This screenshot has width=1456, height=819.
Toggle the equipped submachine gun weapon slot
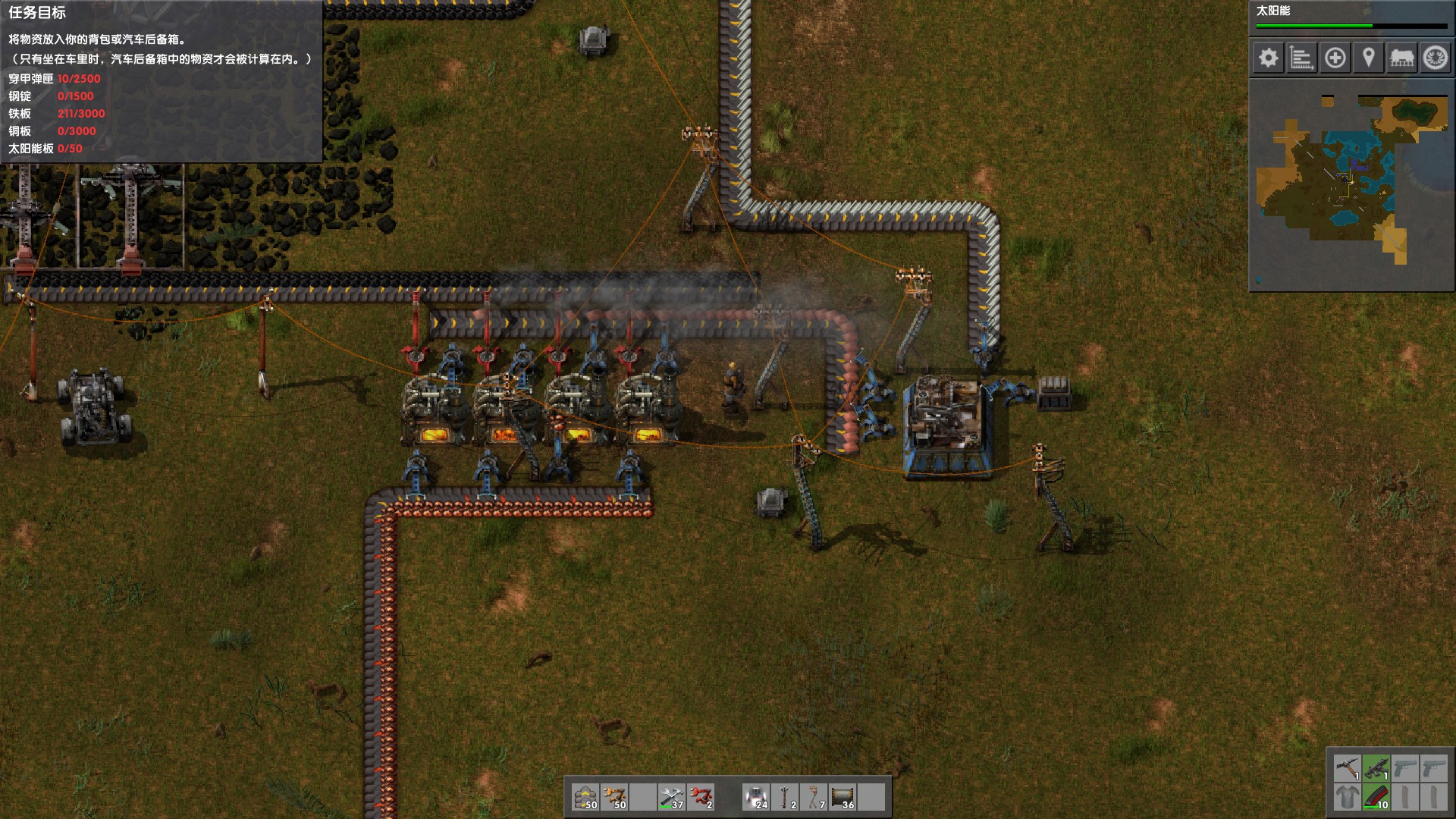[x=1376, y=767]
